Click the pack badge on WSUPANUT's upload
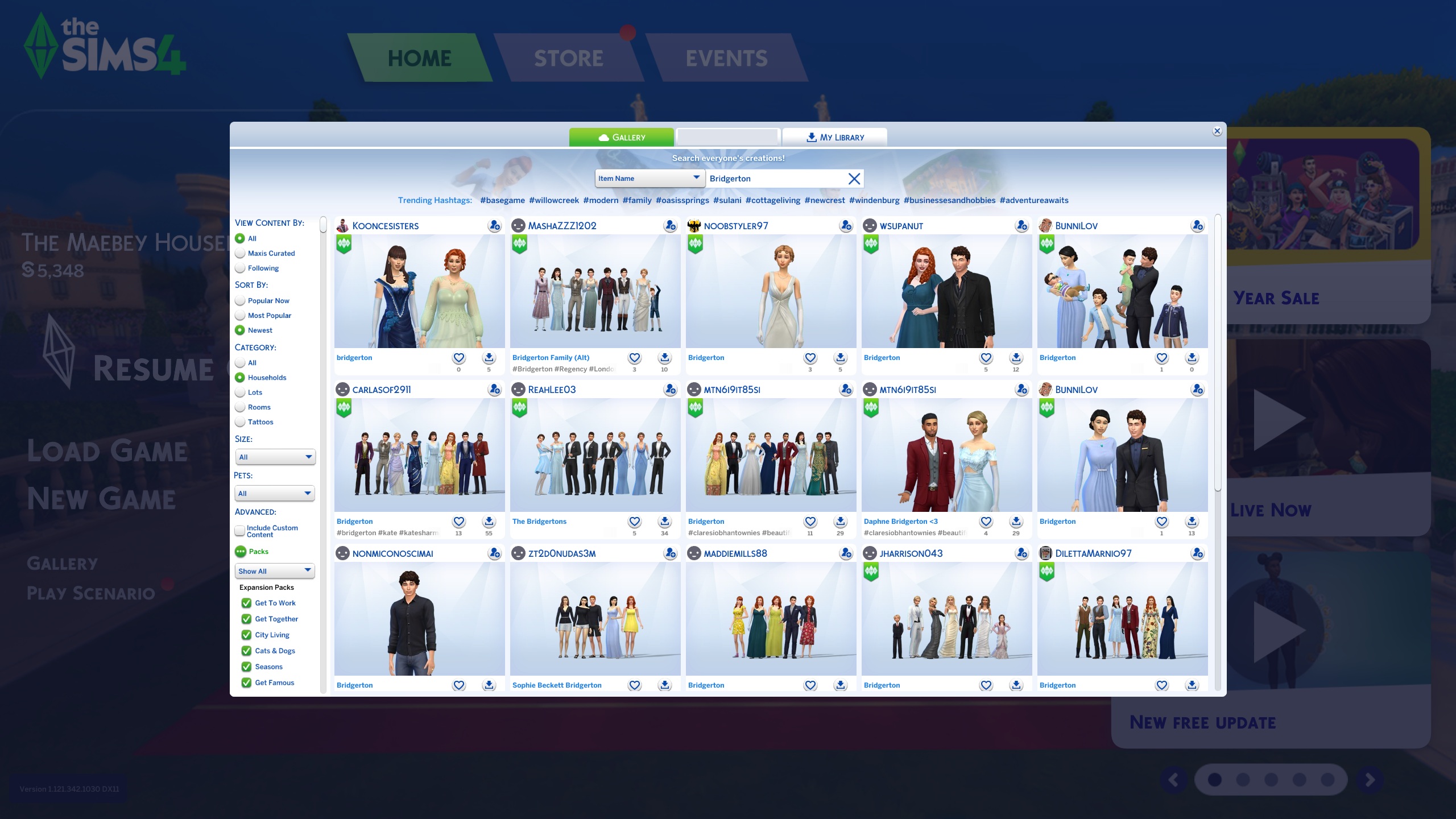1456x819 pixels. click(871, 243)
